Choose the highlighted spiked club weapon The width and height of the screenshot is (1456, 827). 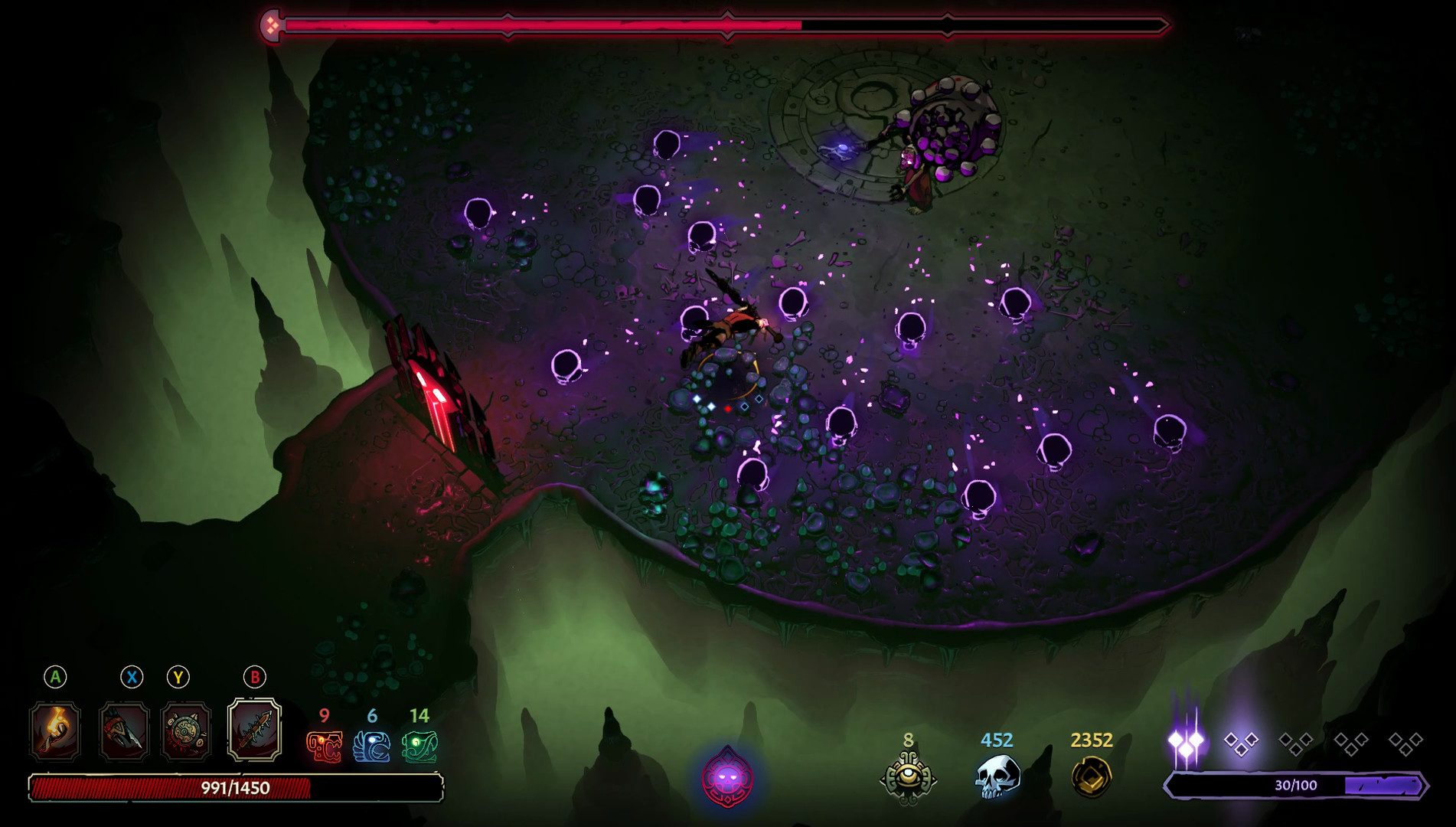(255, 730)
